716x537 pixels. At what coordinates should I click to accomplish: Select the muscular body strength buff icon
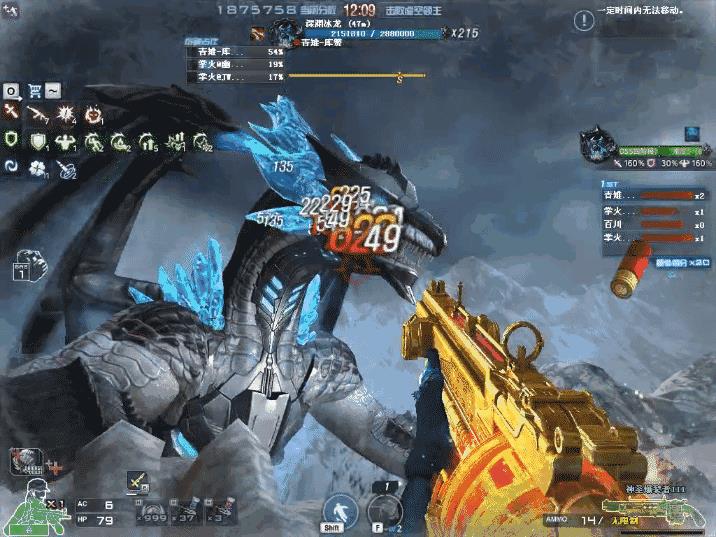[x=66, y=141]
